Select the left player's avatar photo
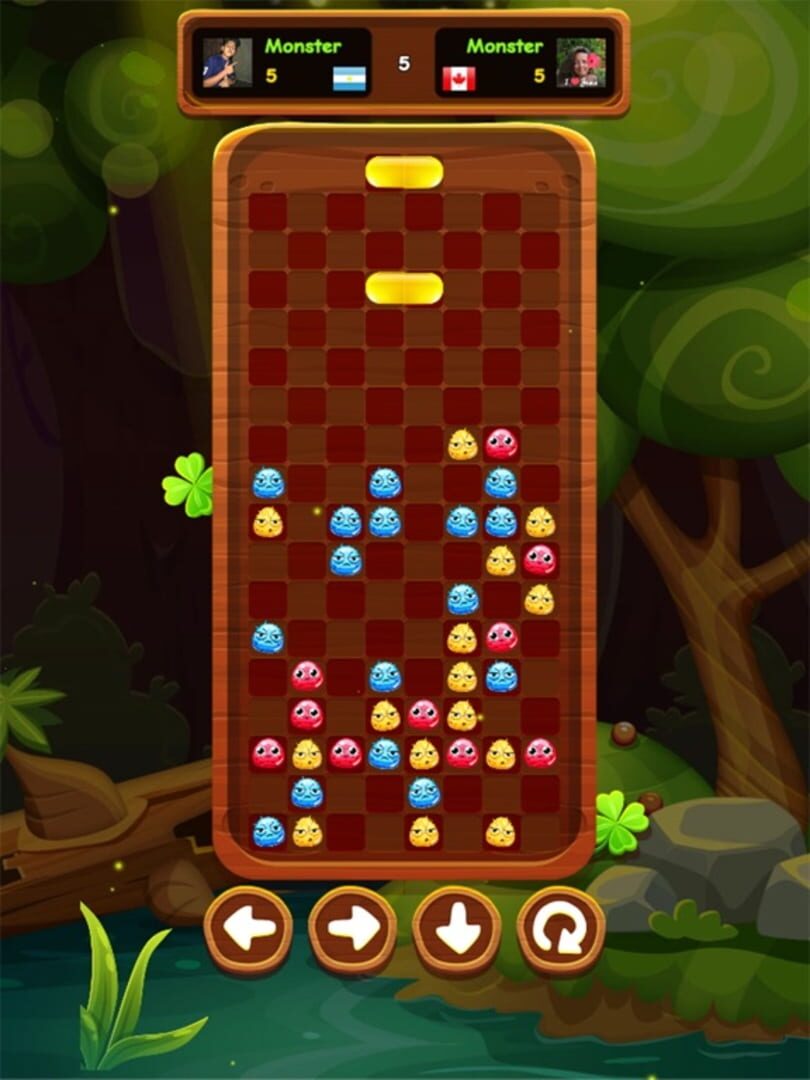This screenshot has height=1080, width=810. tap(227, 63)
